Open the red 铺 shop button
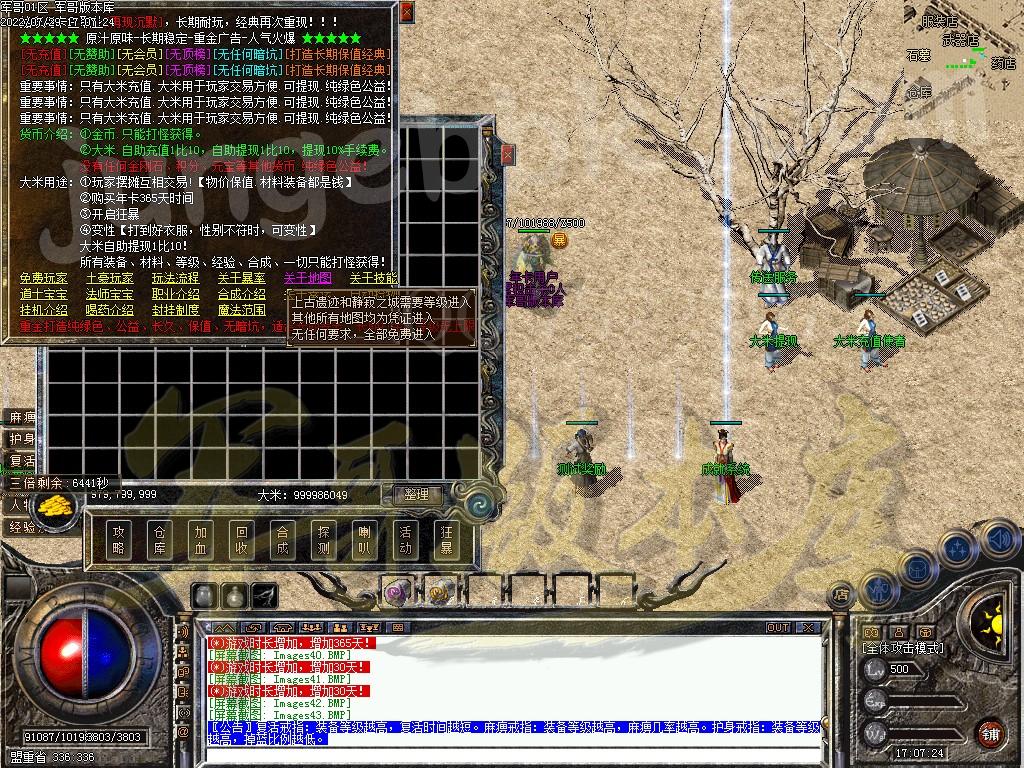This screenshot has height=768, width=1024. [x=990, y=733]
